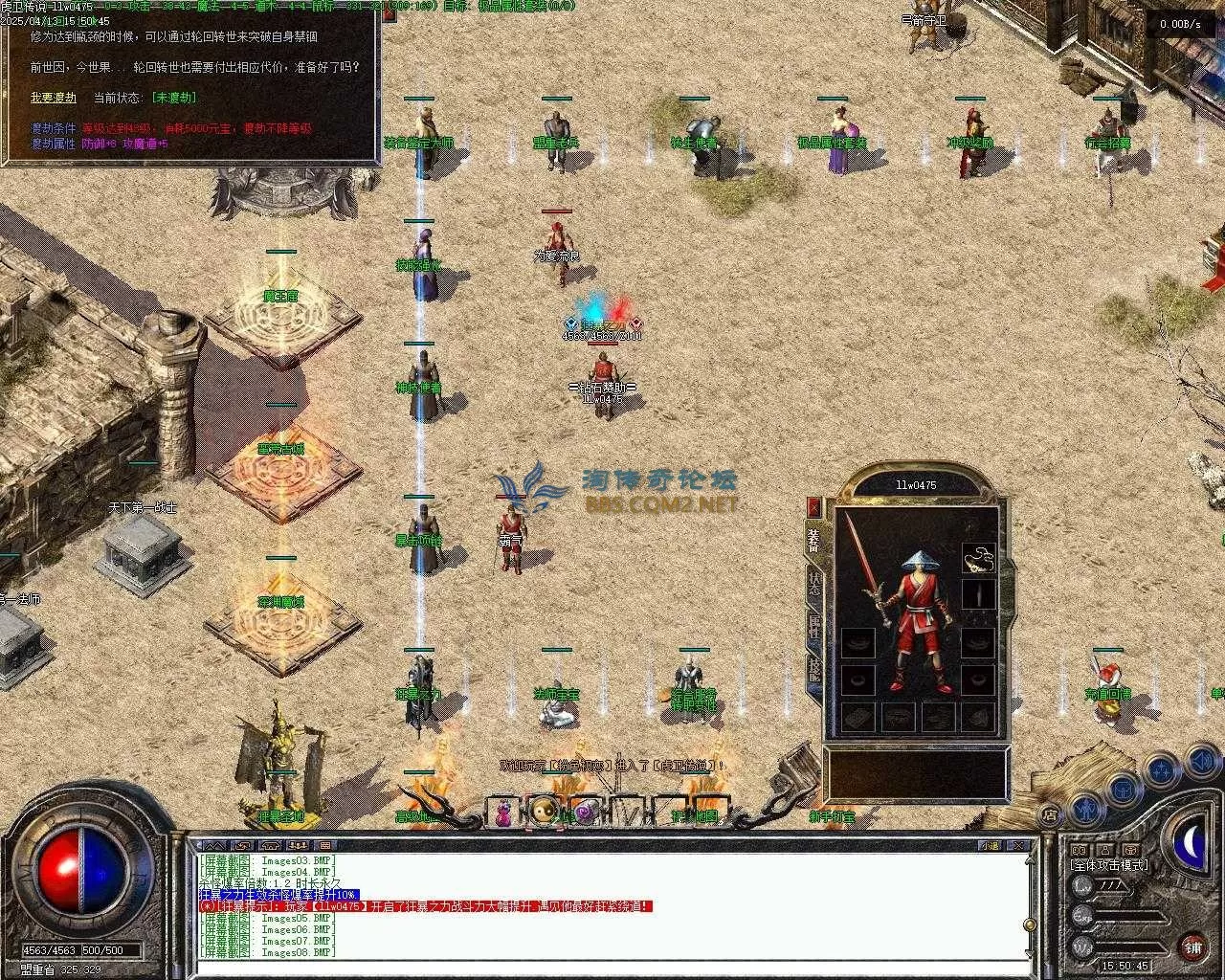Switch to the 状态 tab
The height and width of the screenshot is (980, 1225).
pos(814,582)
